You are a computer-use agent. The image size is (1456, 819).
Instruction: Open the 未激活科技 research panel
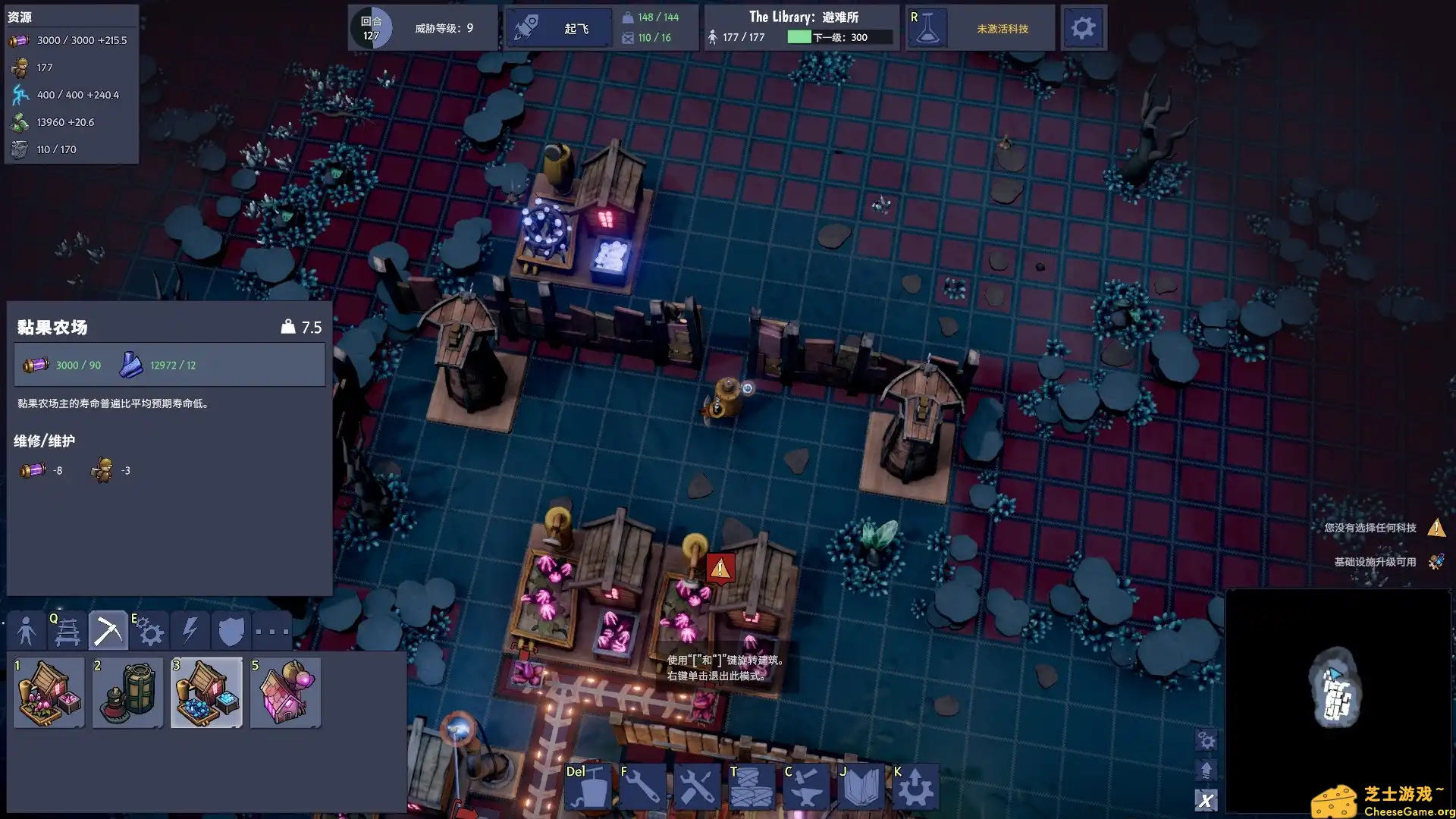pos(980,28)
